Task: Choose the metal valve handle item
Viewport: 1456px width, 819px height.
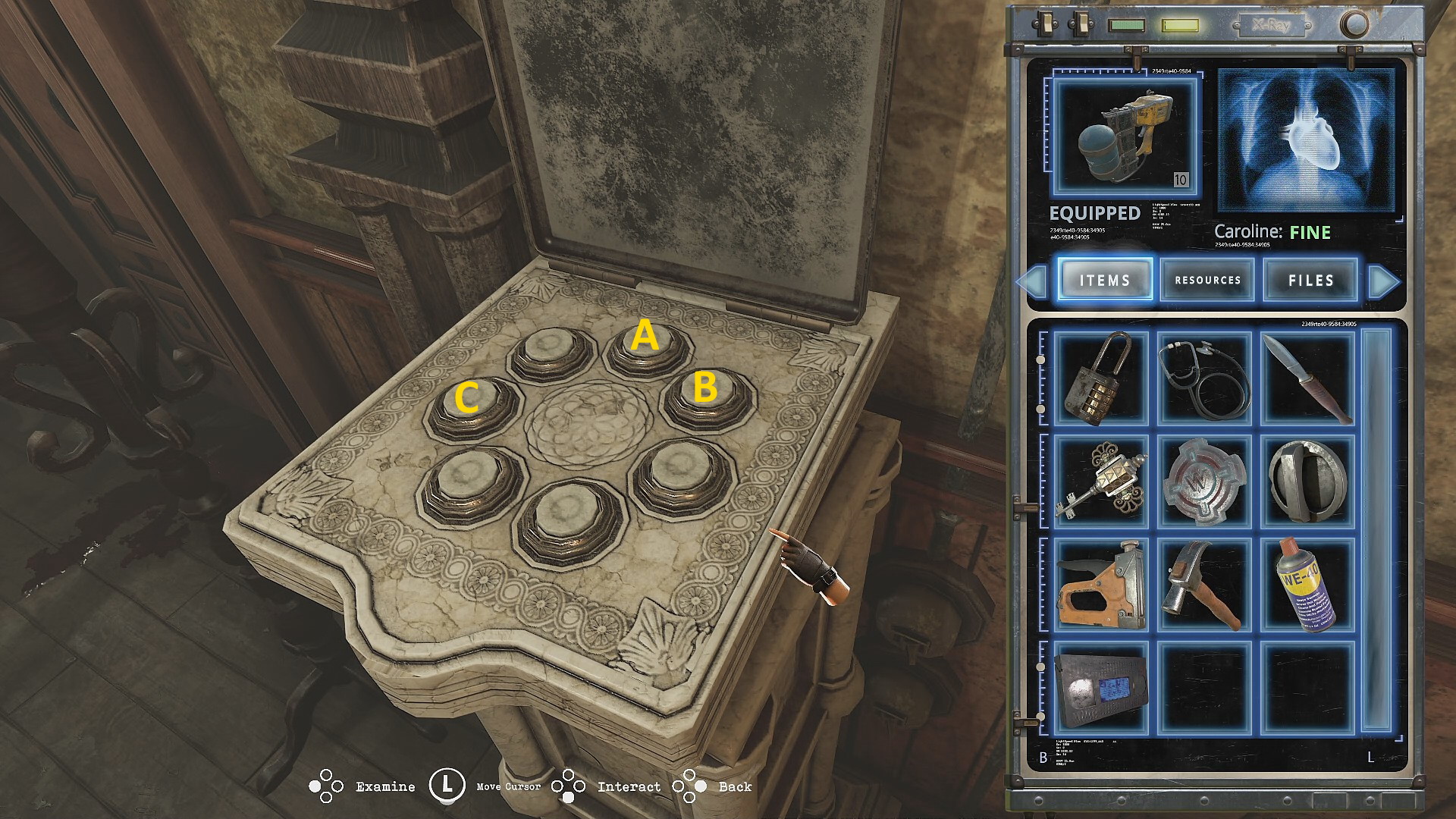Action: tap(1307, 481)
